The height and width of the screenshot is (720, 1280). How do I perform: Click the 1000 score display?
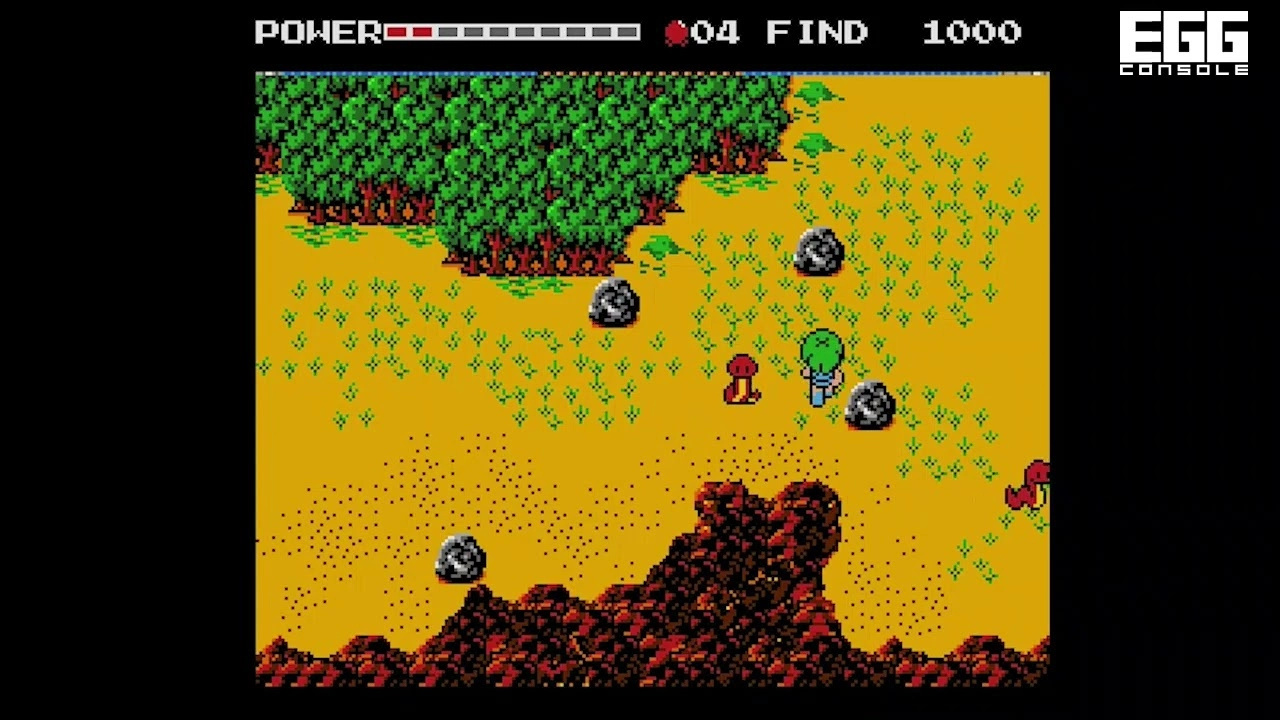(970, 32)
